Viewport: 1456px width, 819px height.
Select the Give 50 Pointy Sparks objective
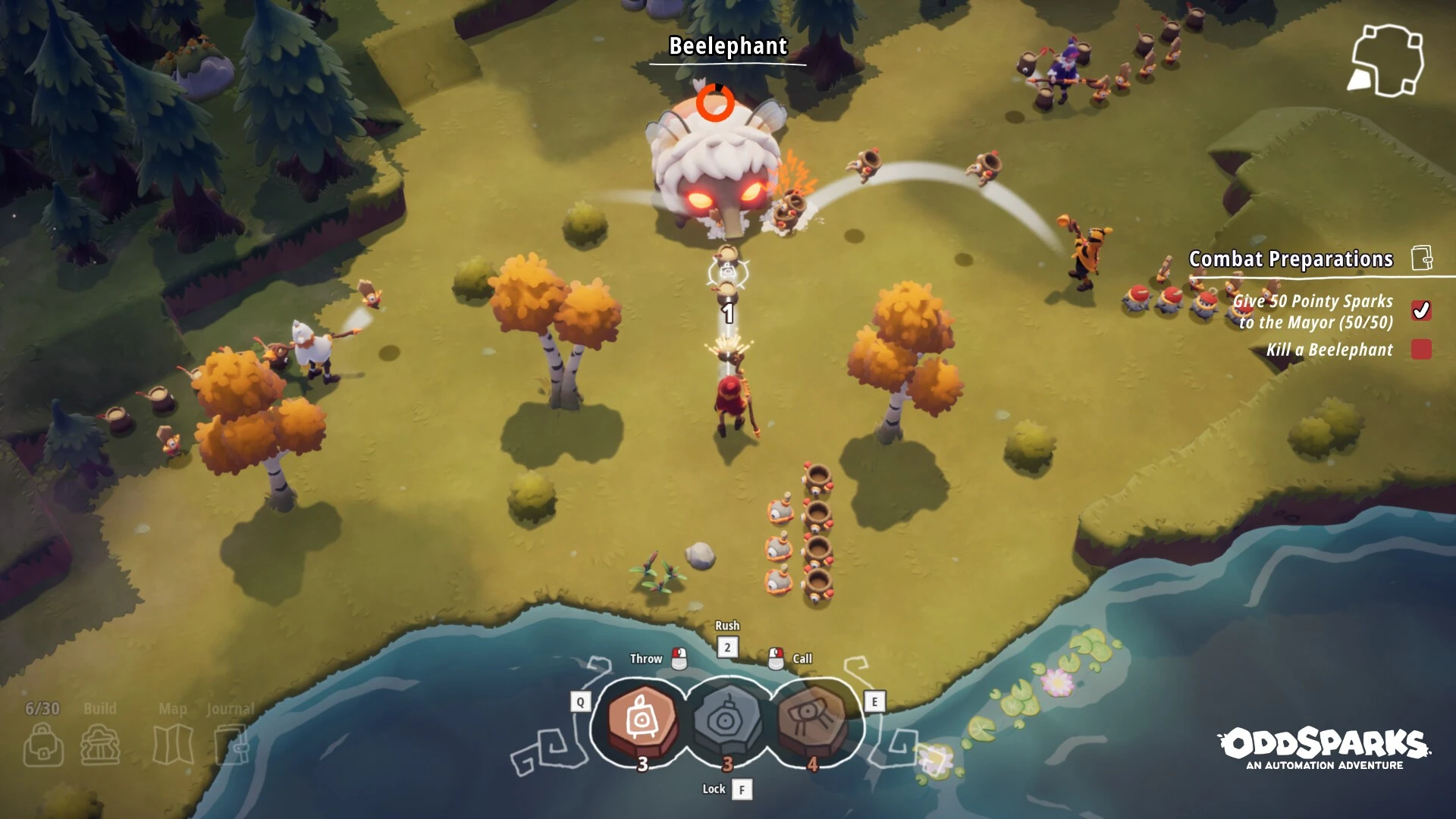1316,312
